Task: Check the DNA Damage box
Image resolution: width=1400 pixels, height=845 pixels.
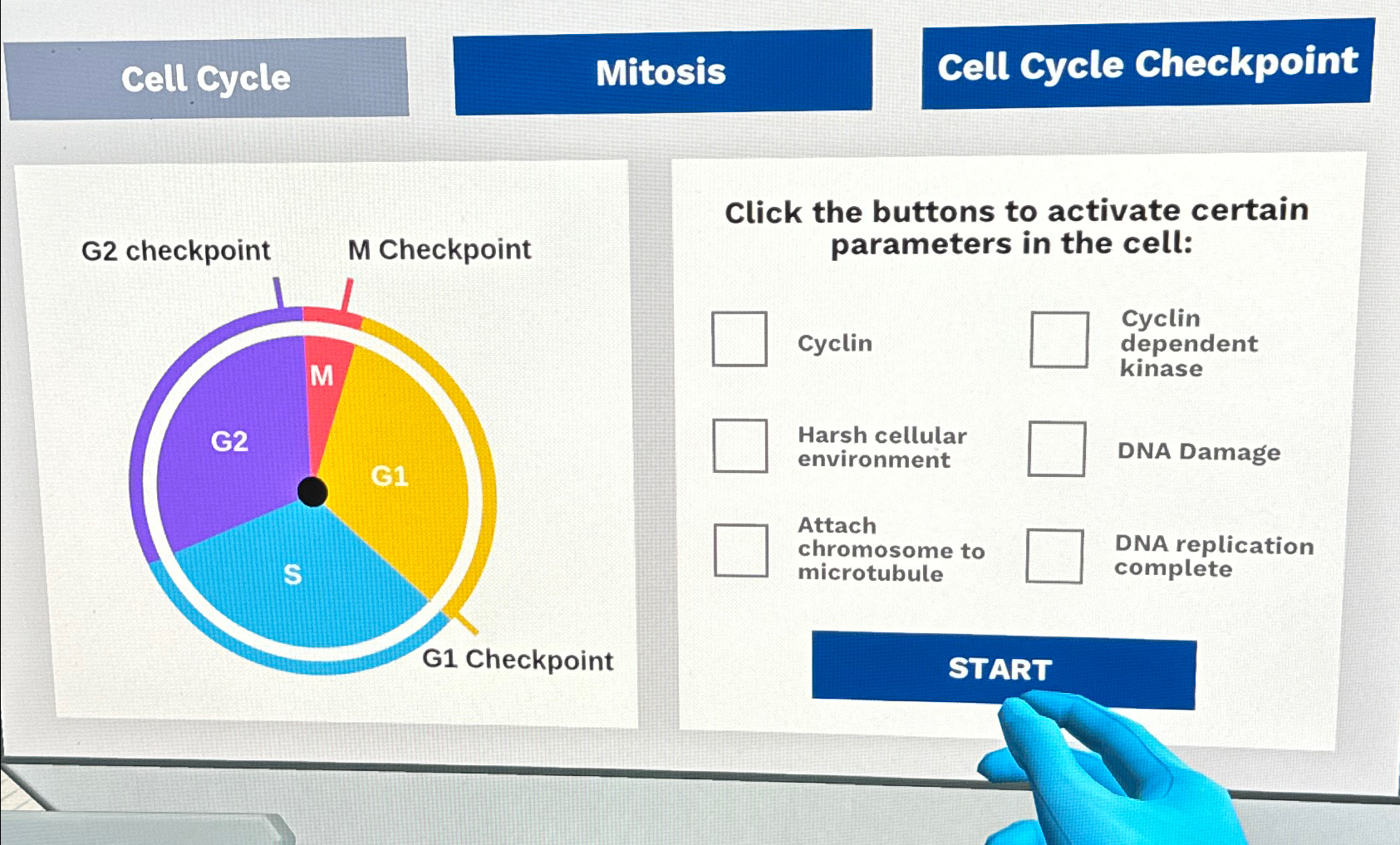Action: (x=1056, y=450)
